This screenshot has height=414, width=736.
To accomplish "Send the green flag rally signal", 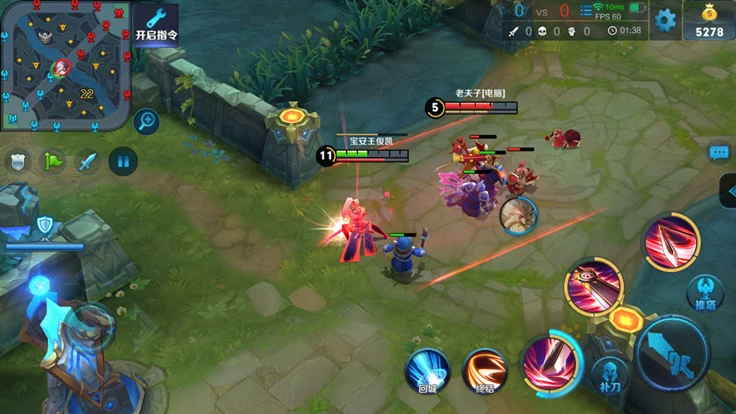I will point(53,161).
